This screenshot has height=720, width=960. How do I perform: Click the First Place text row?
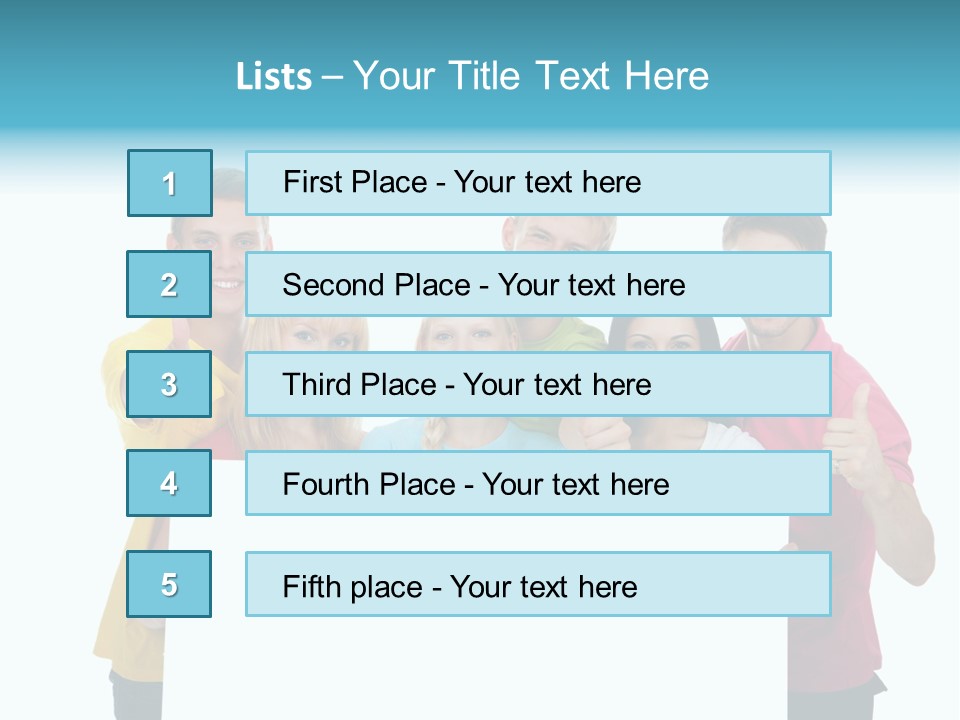pos(538,183)
